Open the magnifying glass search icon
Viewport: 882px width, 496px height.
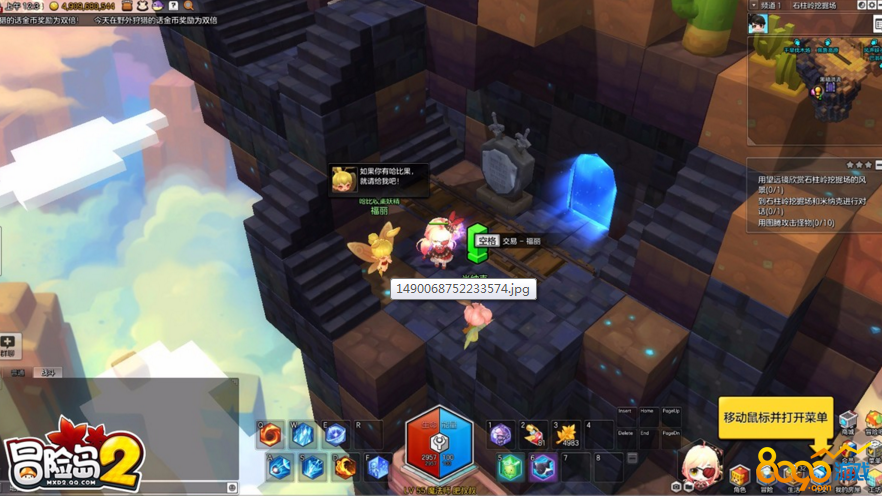pyautogui.click(x=188, y=6)
